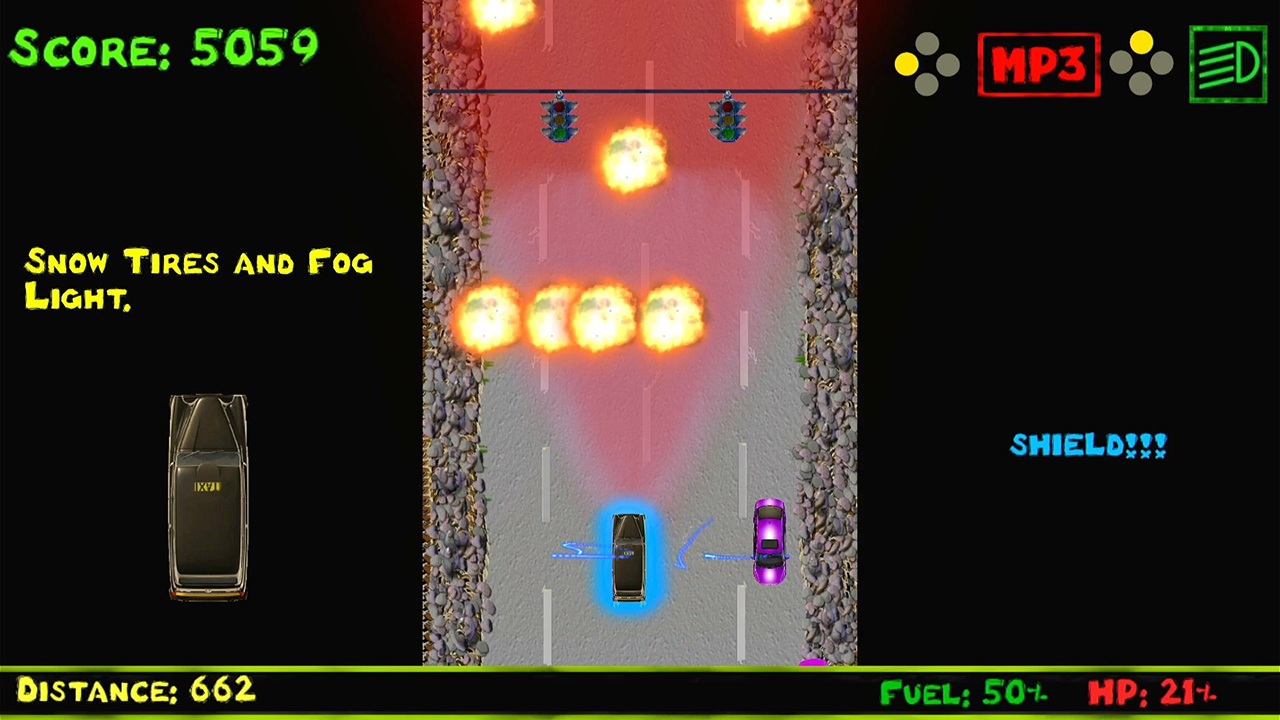Toggle the MP3 music playback
1280x720 pixels.
[x=1039, y=64]
